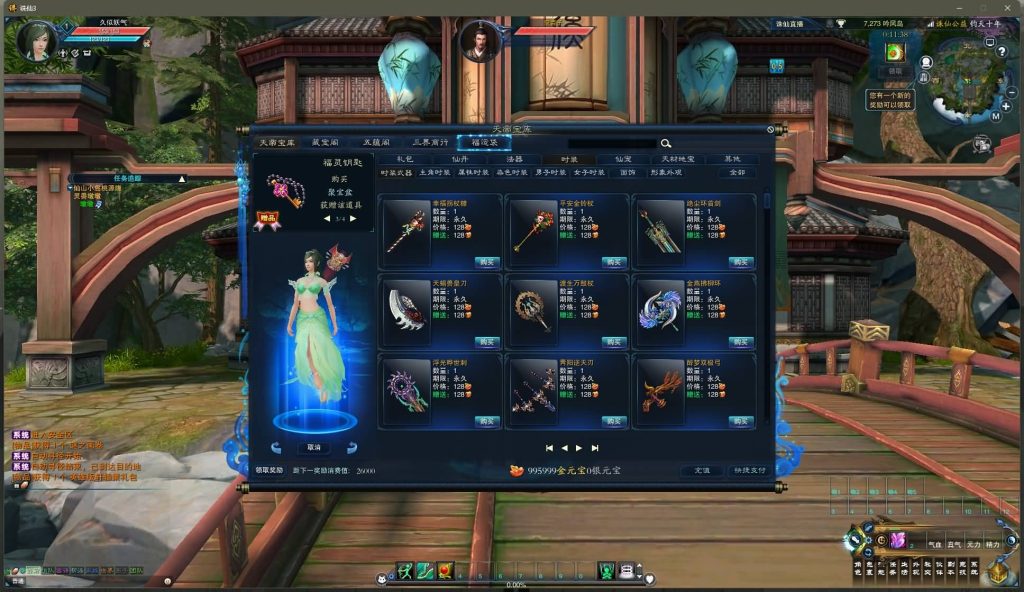The height and width of the screenshot is (592, 1024).
Task: Choose the 仙宠 category tab
Action: click(x=622, y=159)
